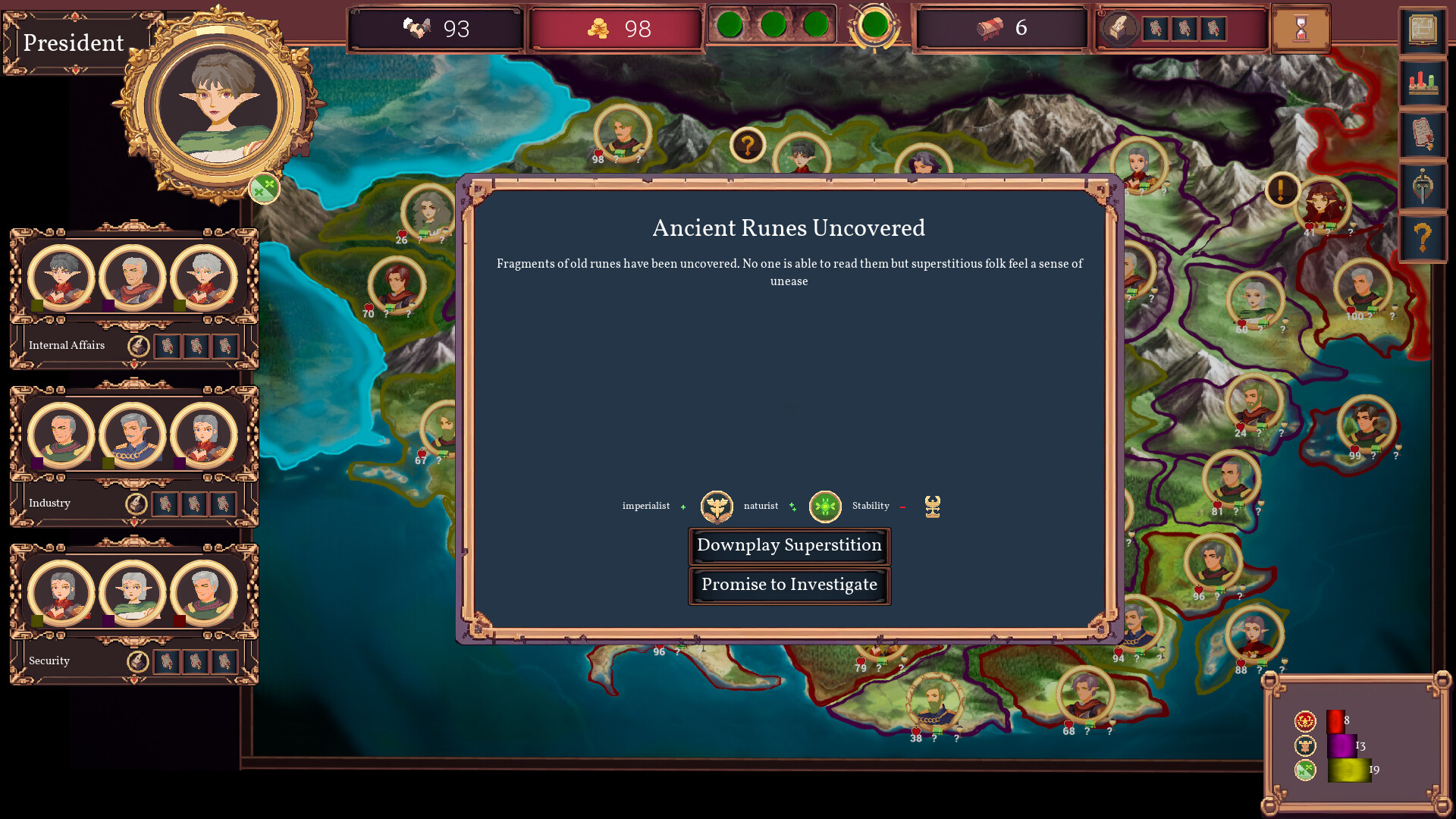This screenshot has width=1456, height=819.
Task: Click the hourglass end turn icon
Action: tap(1300, 29)
